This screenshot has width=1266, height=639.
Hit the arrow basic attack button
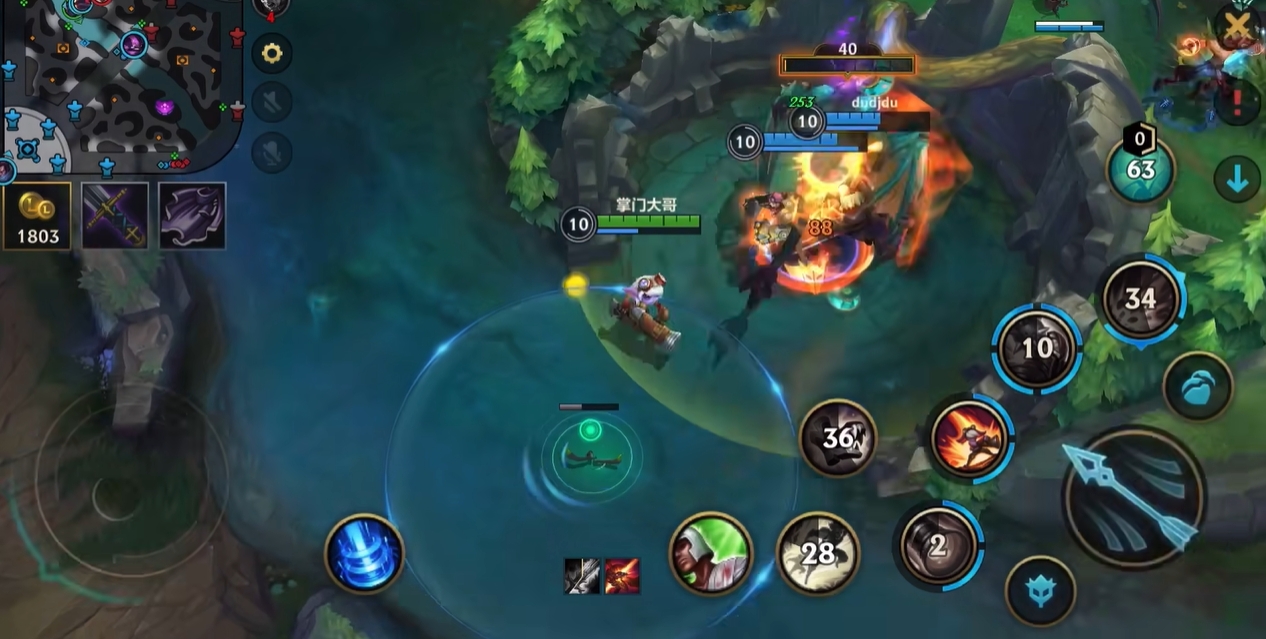coord(1133,497)
